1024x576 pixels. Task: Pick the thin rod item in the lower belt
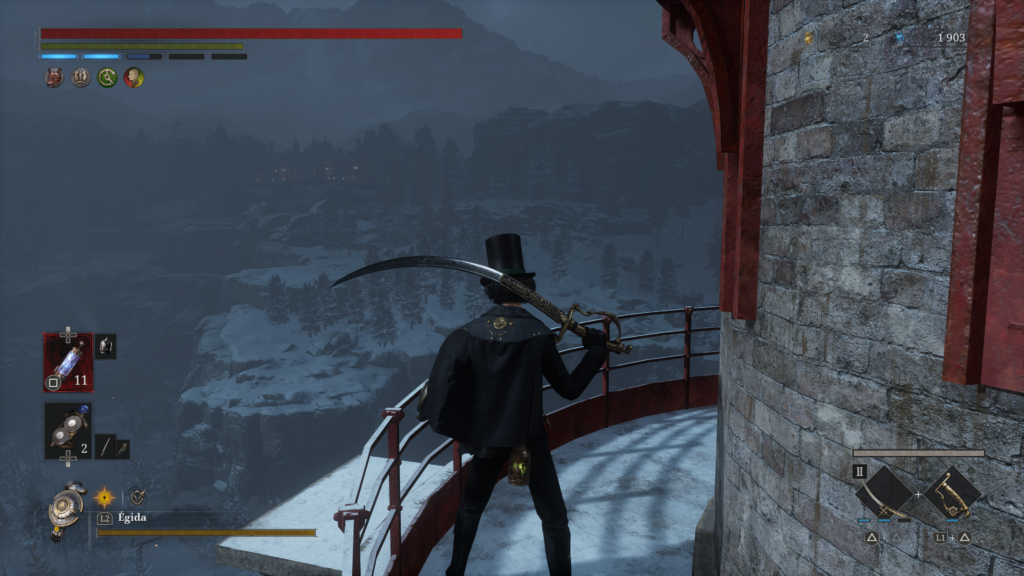coord(104,448)
